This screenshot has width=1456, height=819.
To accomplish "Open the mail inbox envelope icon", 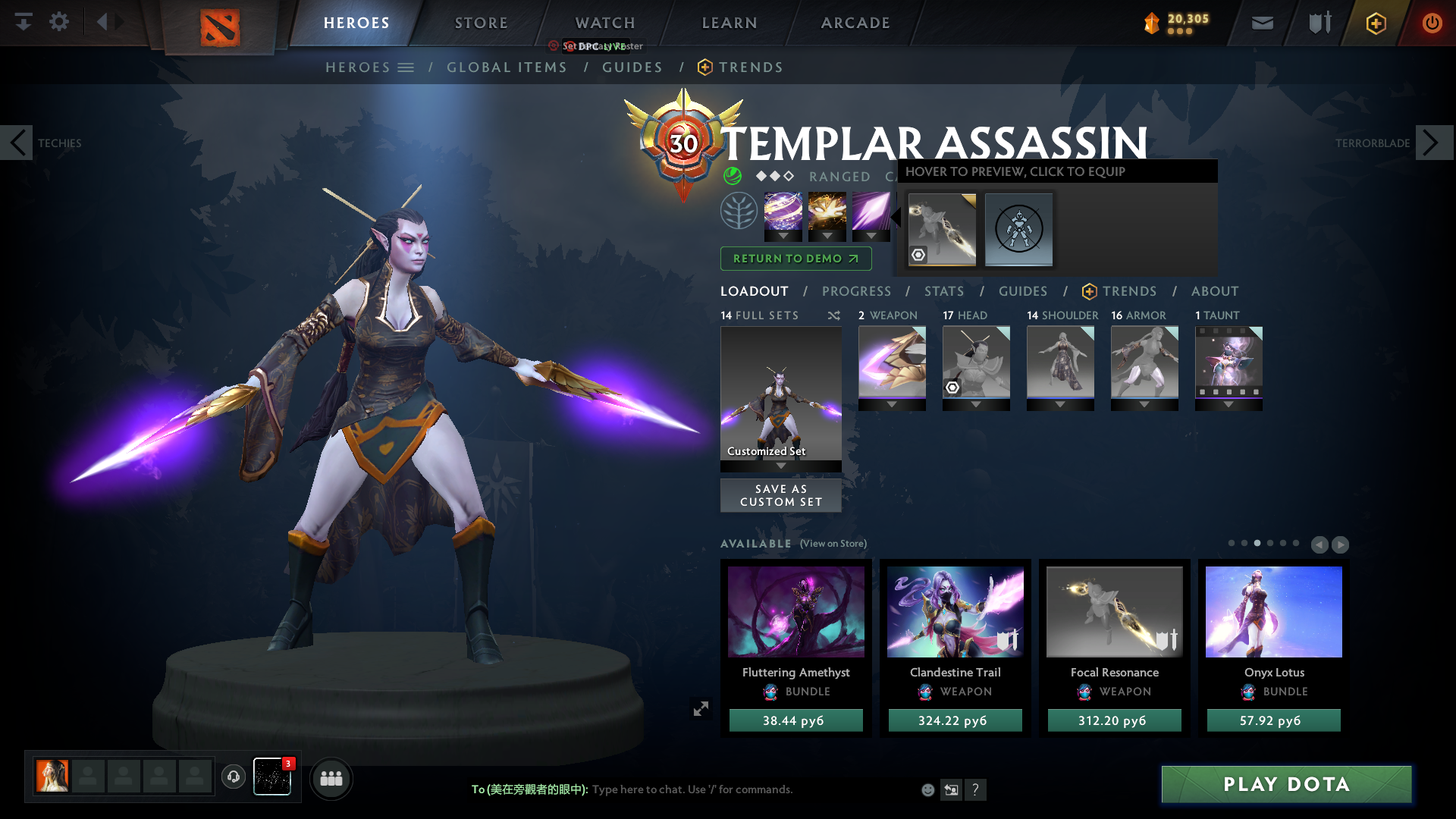I will click(1261, 23).
